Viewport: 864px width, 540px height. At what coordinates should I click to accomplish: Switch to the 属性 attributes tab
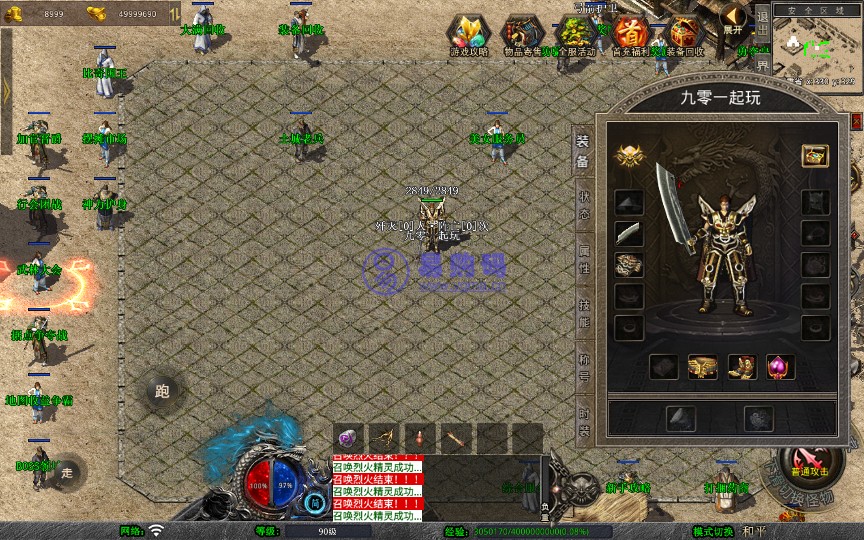pyautogui.click(x=584, y=262)
